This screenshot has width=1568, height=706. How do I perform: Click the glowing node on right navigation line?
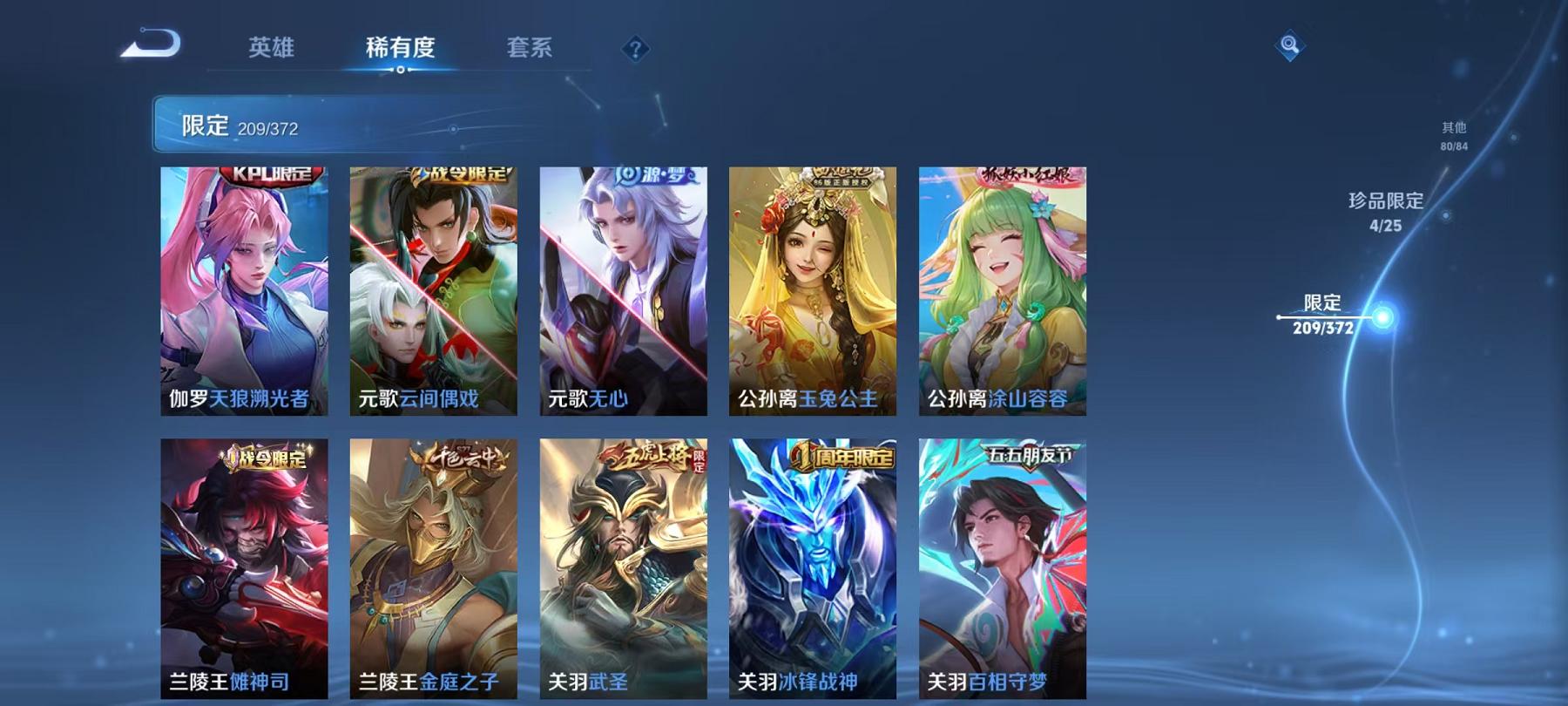click(x=1380, y=318)
